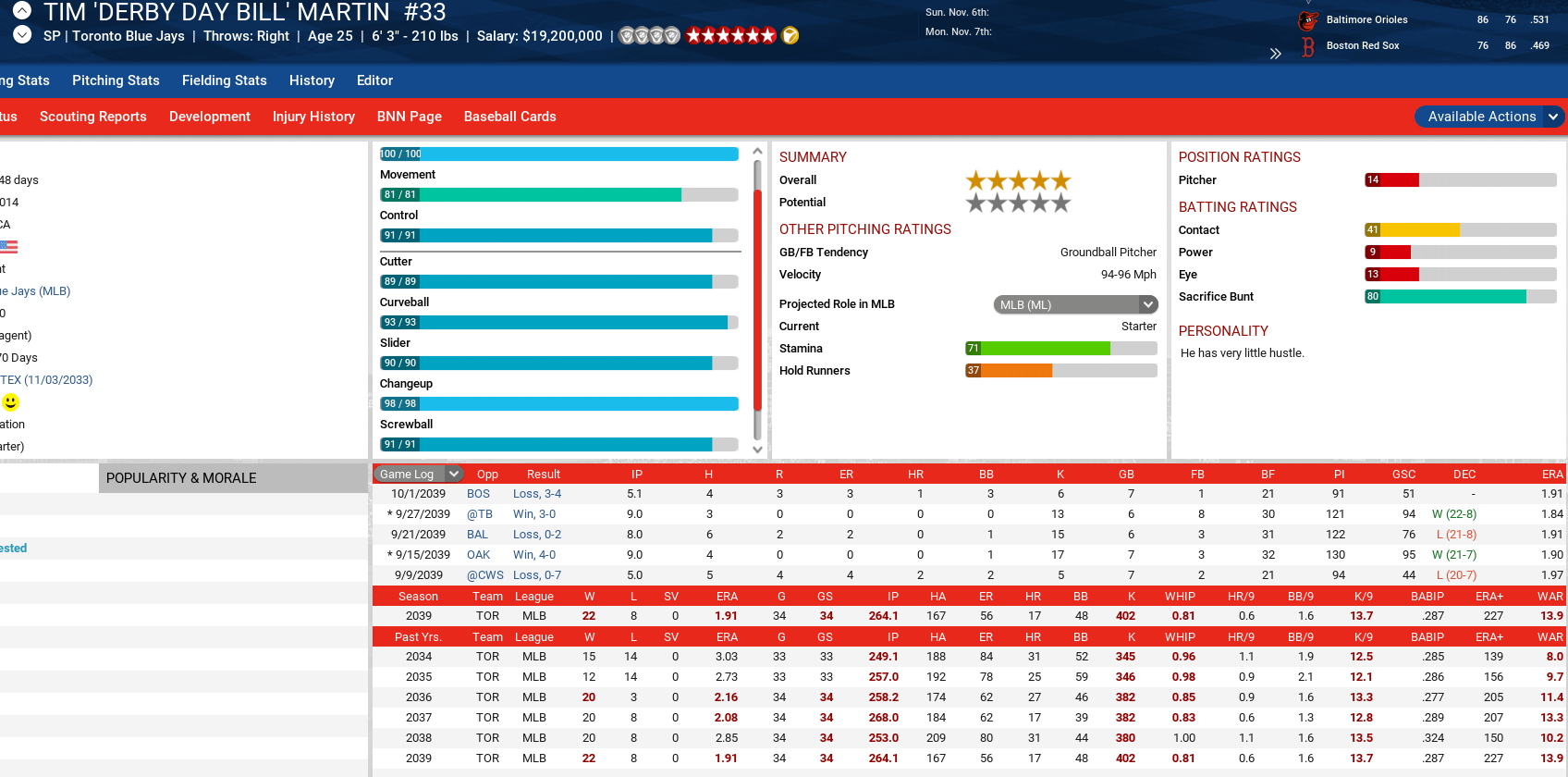The image size is (1568, 777).
Task: Switch to the Scouting Reports tab
Action: 92,117
